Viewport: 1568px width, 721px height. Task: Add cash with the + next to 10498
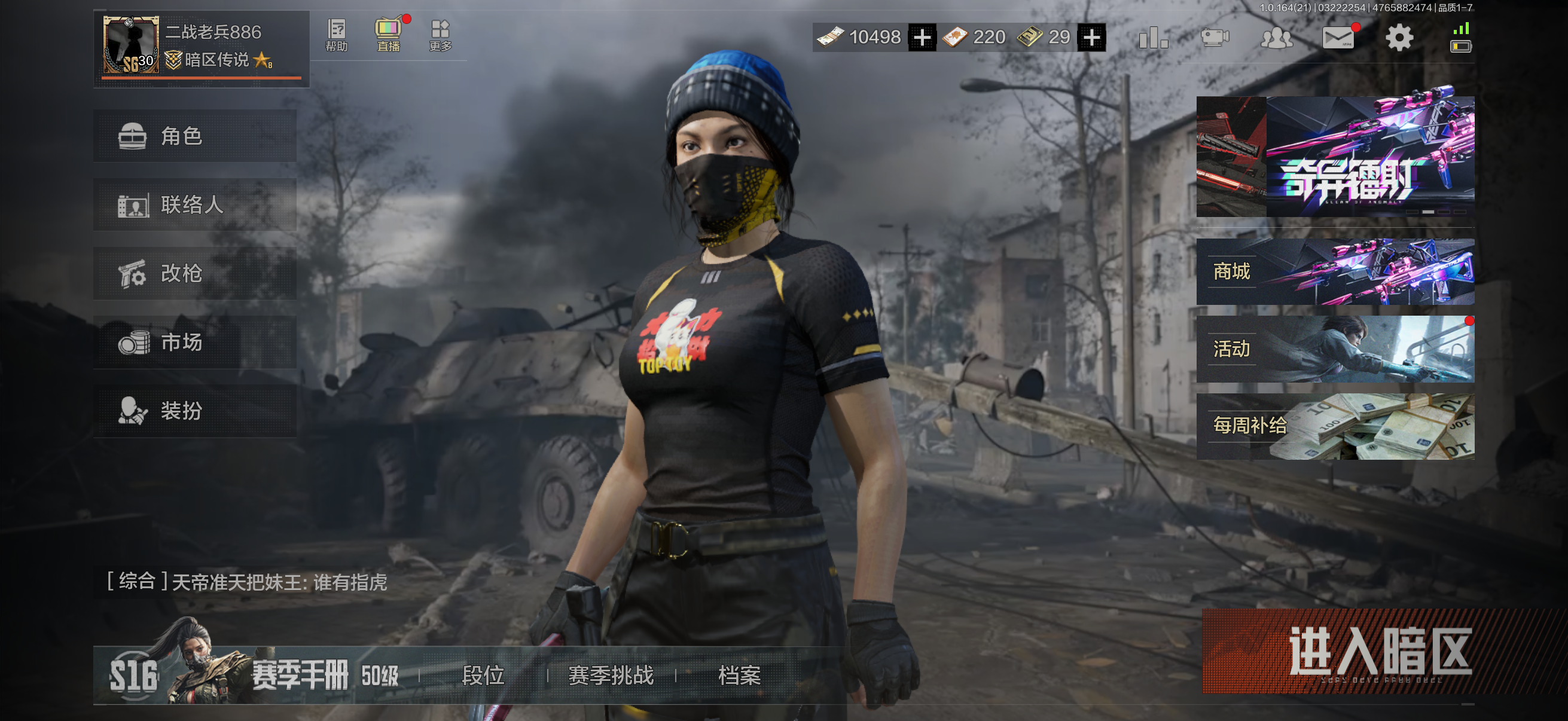(923, 36)
